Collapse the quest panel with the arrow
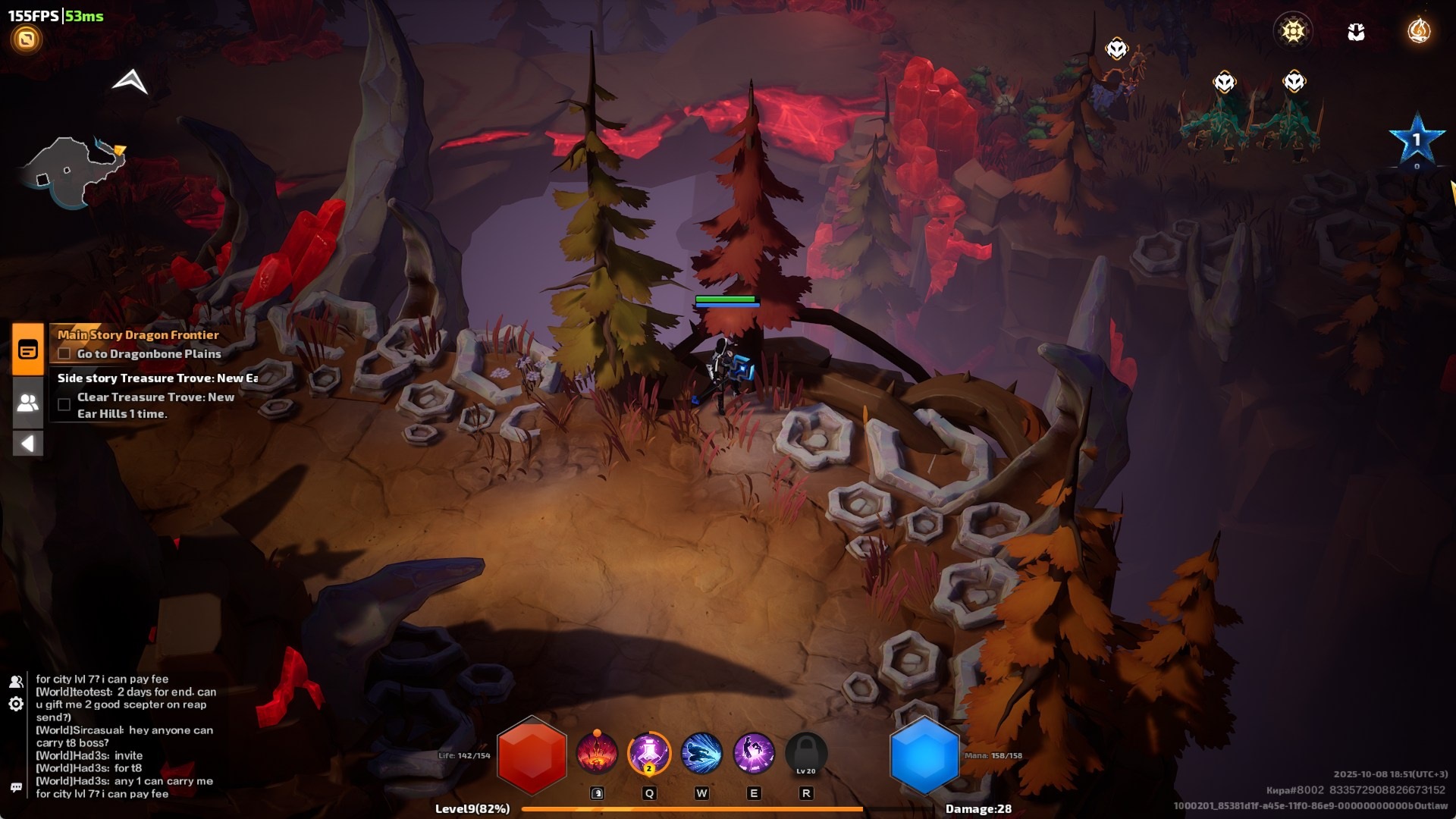The width and height of the screenshot is (1456, 819). click(x=28, y=444)
